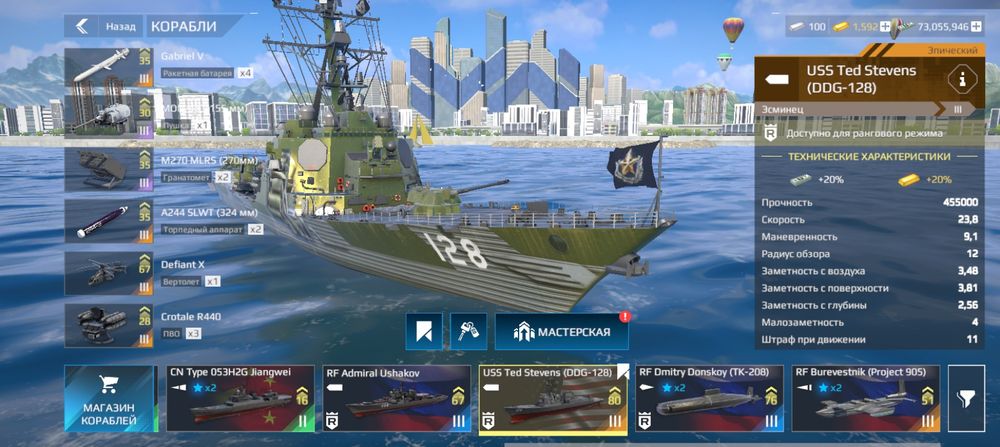Show ship info with the i button
1000x447 pixels.
[963, 78]
